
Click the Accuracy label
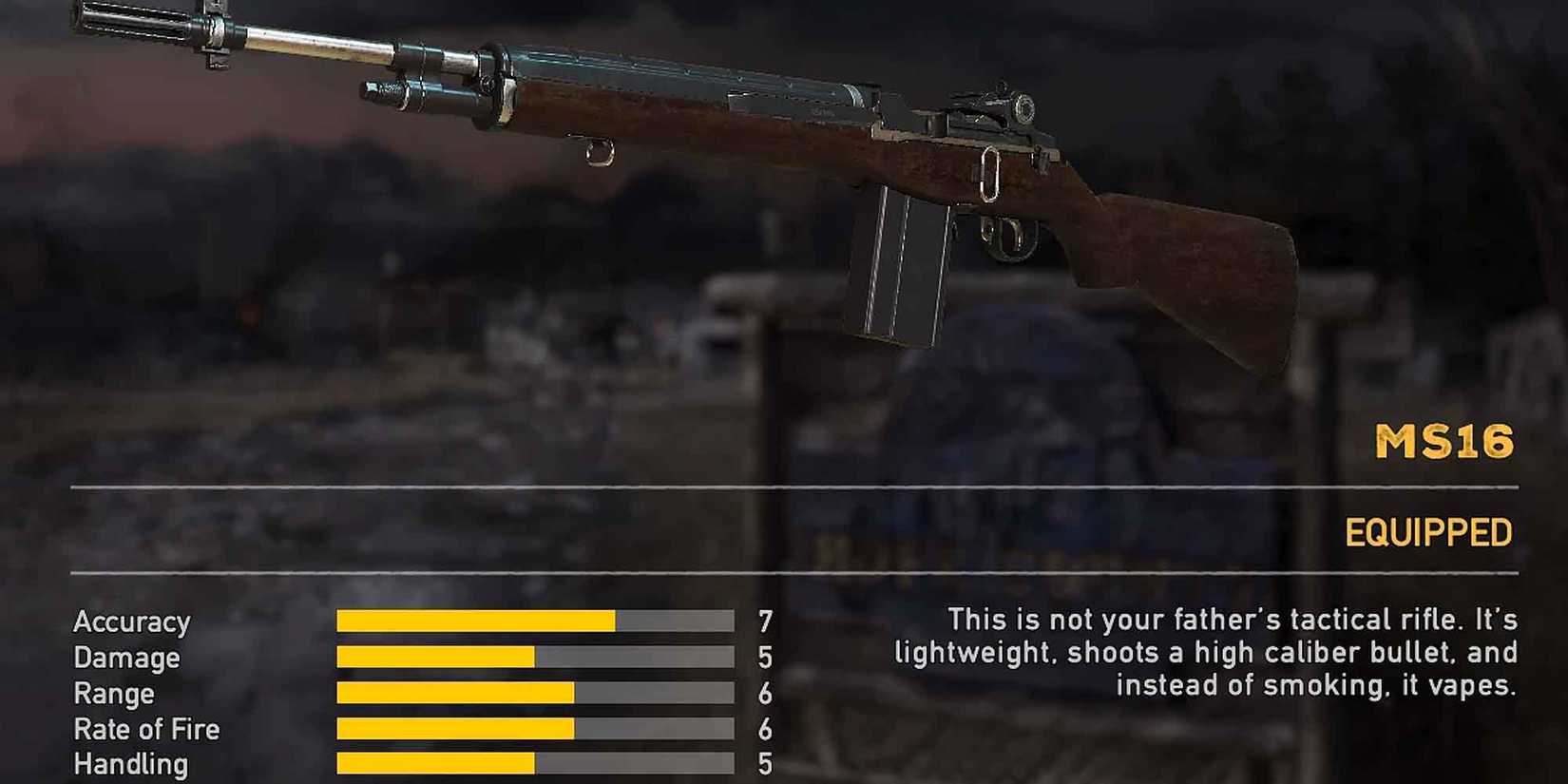point(133,622)
